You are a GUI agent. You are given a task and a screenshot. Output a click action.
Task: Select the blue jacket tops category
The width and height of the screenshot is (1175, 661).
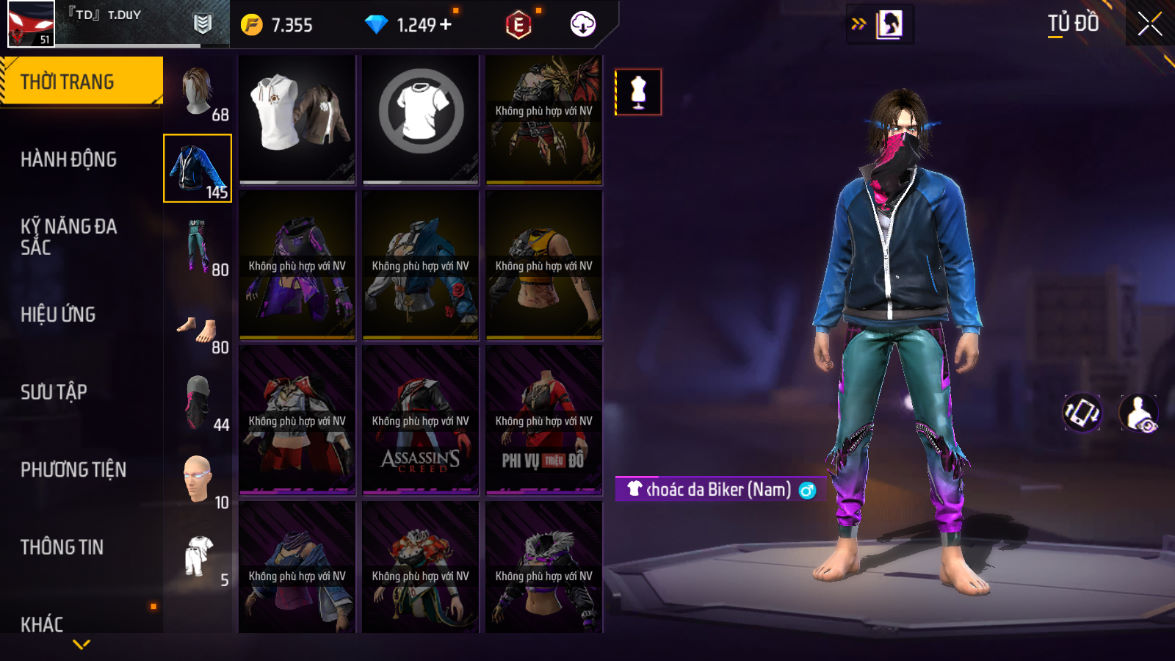pos(198,168)
